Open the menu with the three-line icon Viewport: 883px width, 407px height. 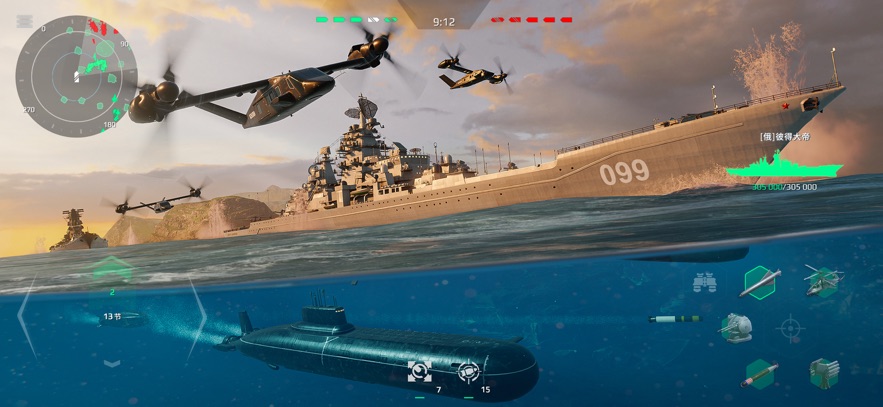pos(25,21)
